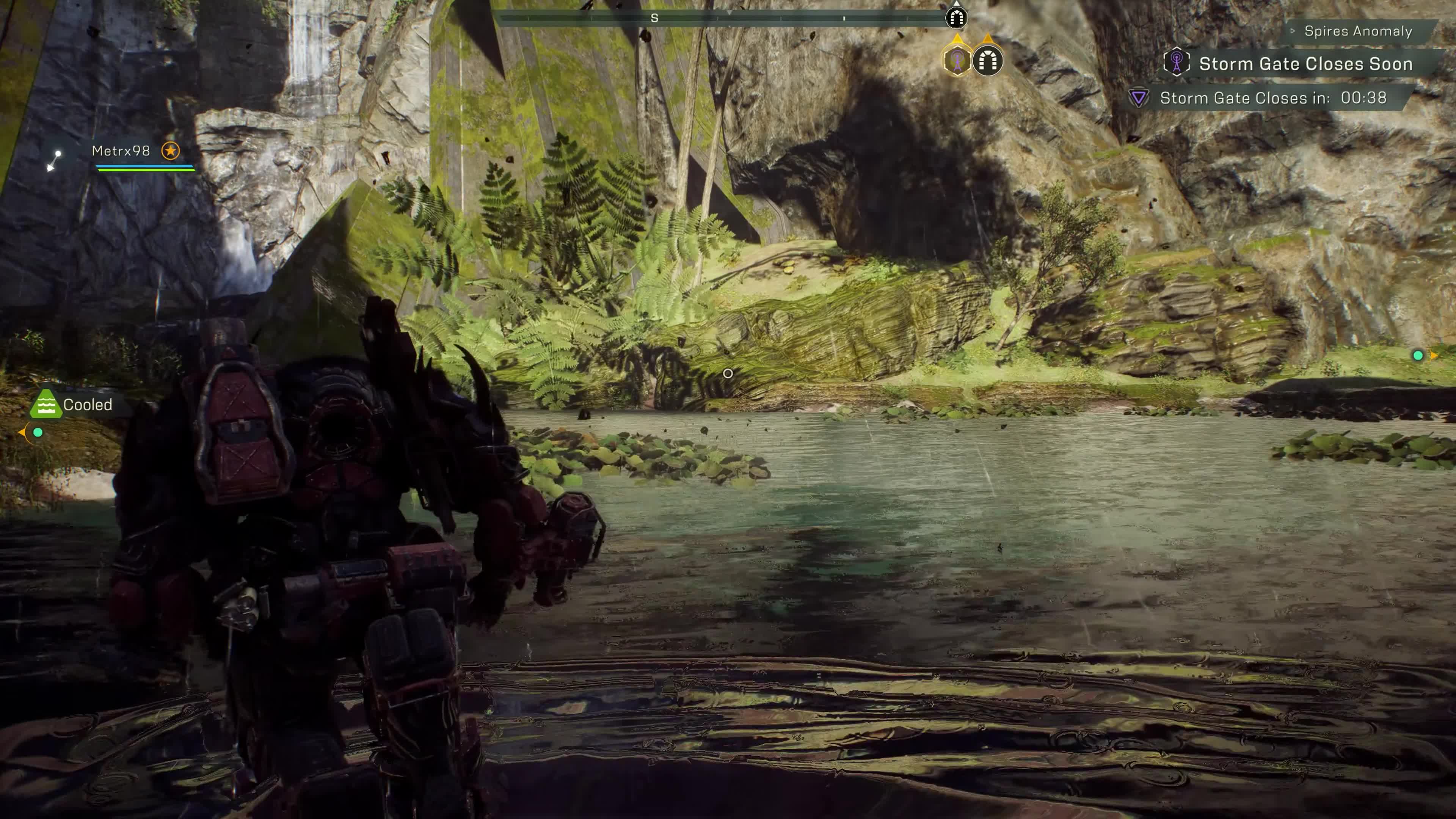
Task: Select the gate icon on the compass bar
Action: 956,18
